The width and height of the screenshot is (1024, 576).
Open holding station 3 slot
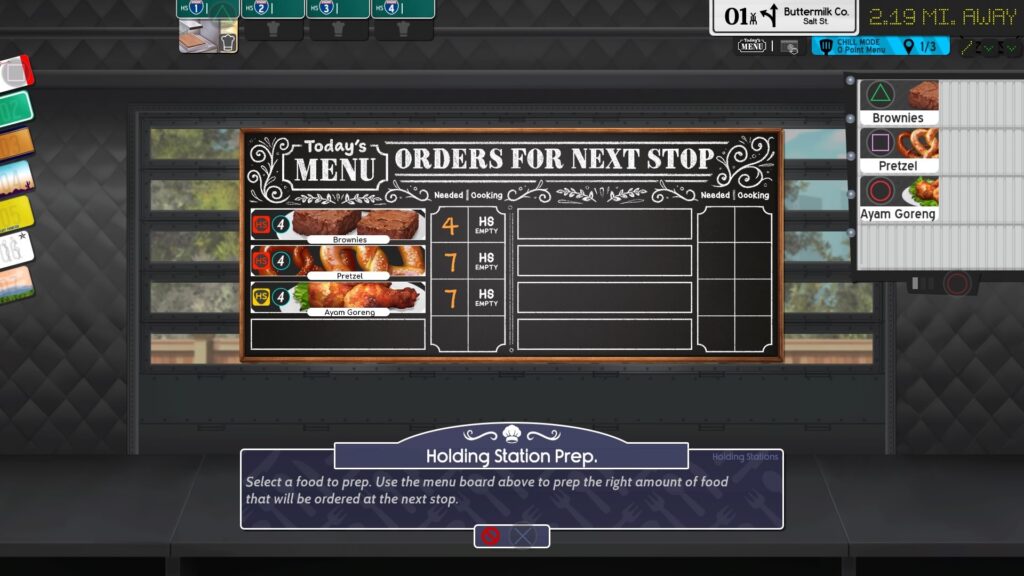[x=338, y=9]
